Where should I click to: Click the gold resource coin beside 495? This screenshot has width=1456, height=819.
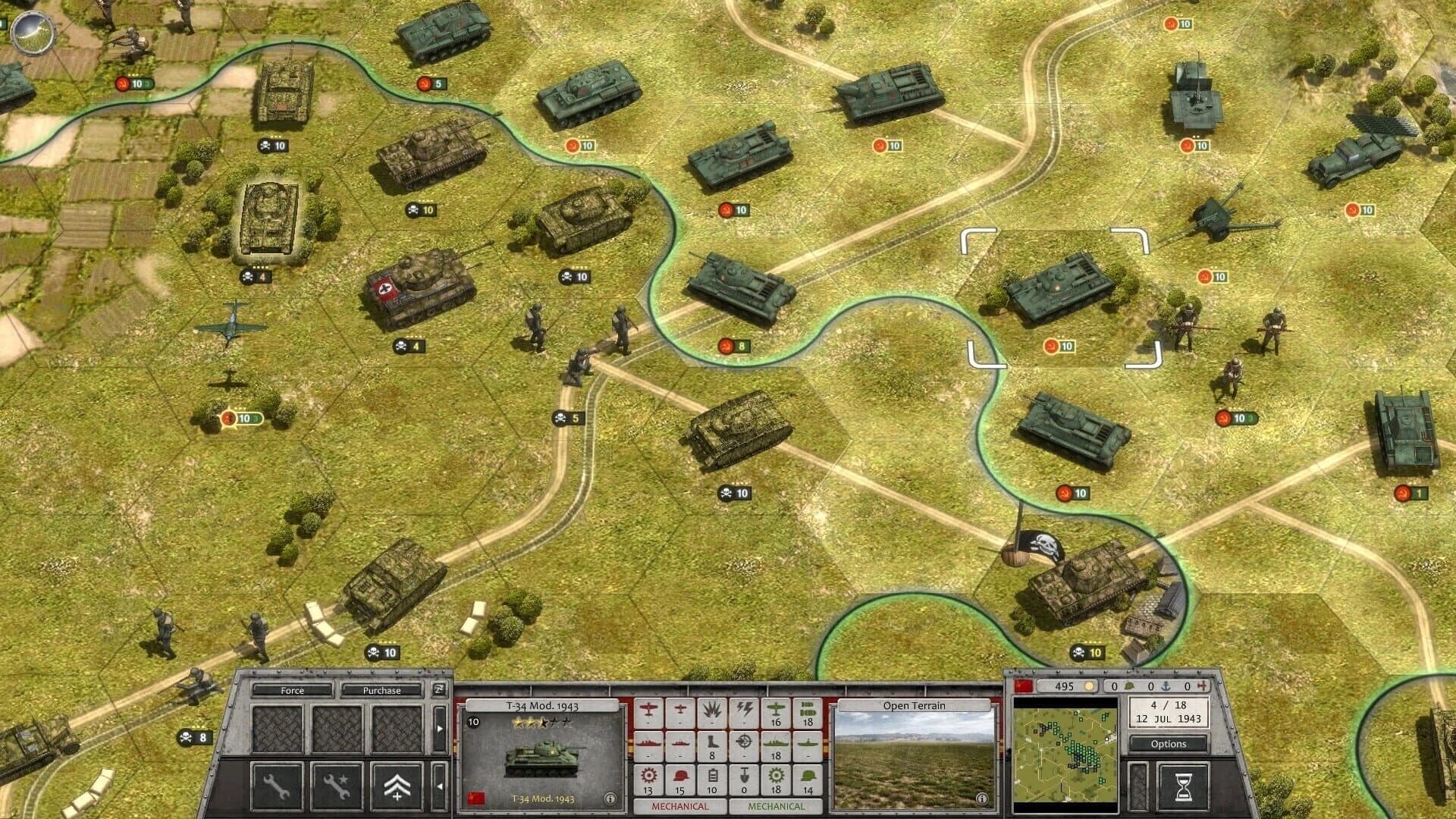(x=1090, y=686)
